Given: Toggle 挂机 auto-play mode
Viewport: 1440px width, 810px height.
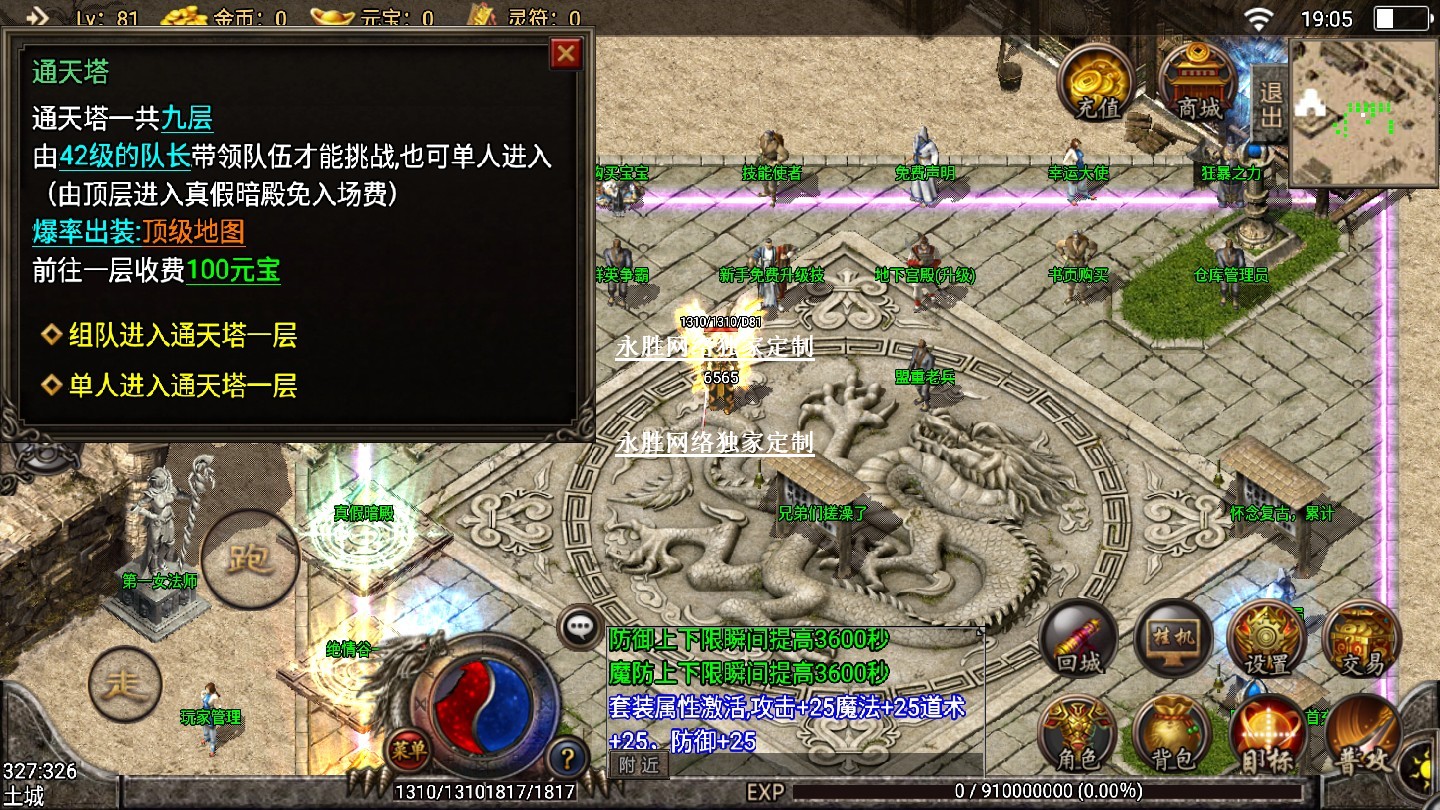Looking at the screenshot, I should click(x=1173, y=641).
